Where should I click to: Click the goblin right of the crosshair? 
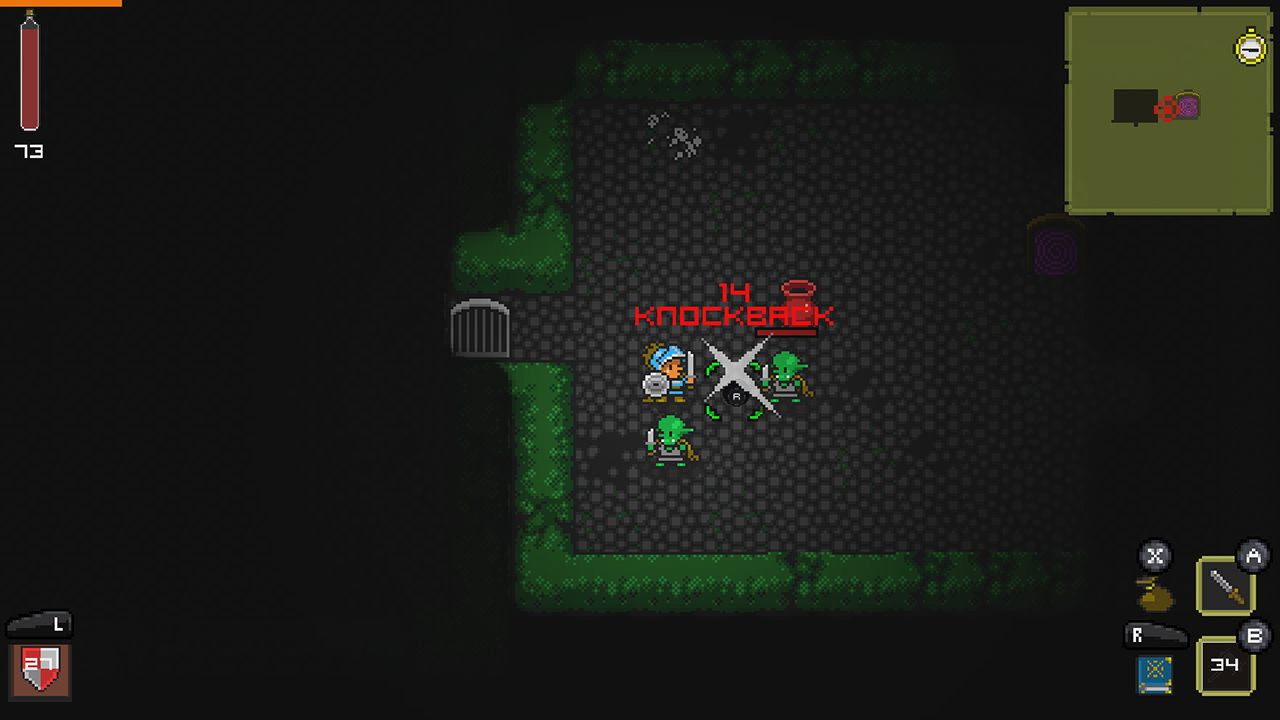[785, 375]
